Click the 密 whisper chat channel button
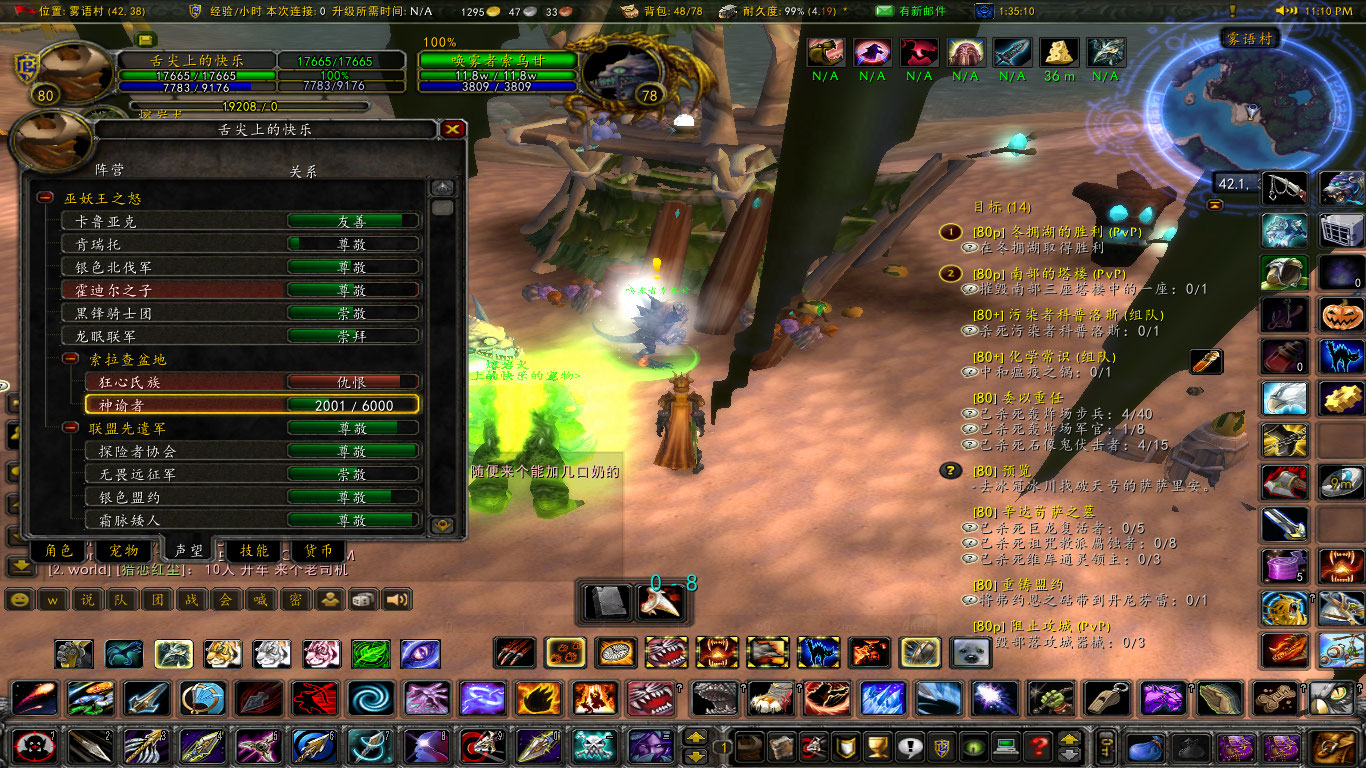The width and height of the screenshot is (1366, 768). (x=298, y=600)
